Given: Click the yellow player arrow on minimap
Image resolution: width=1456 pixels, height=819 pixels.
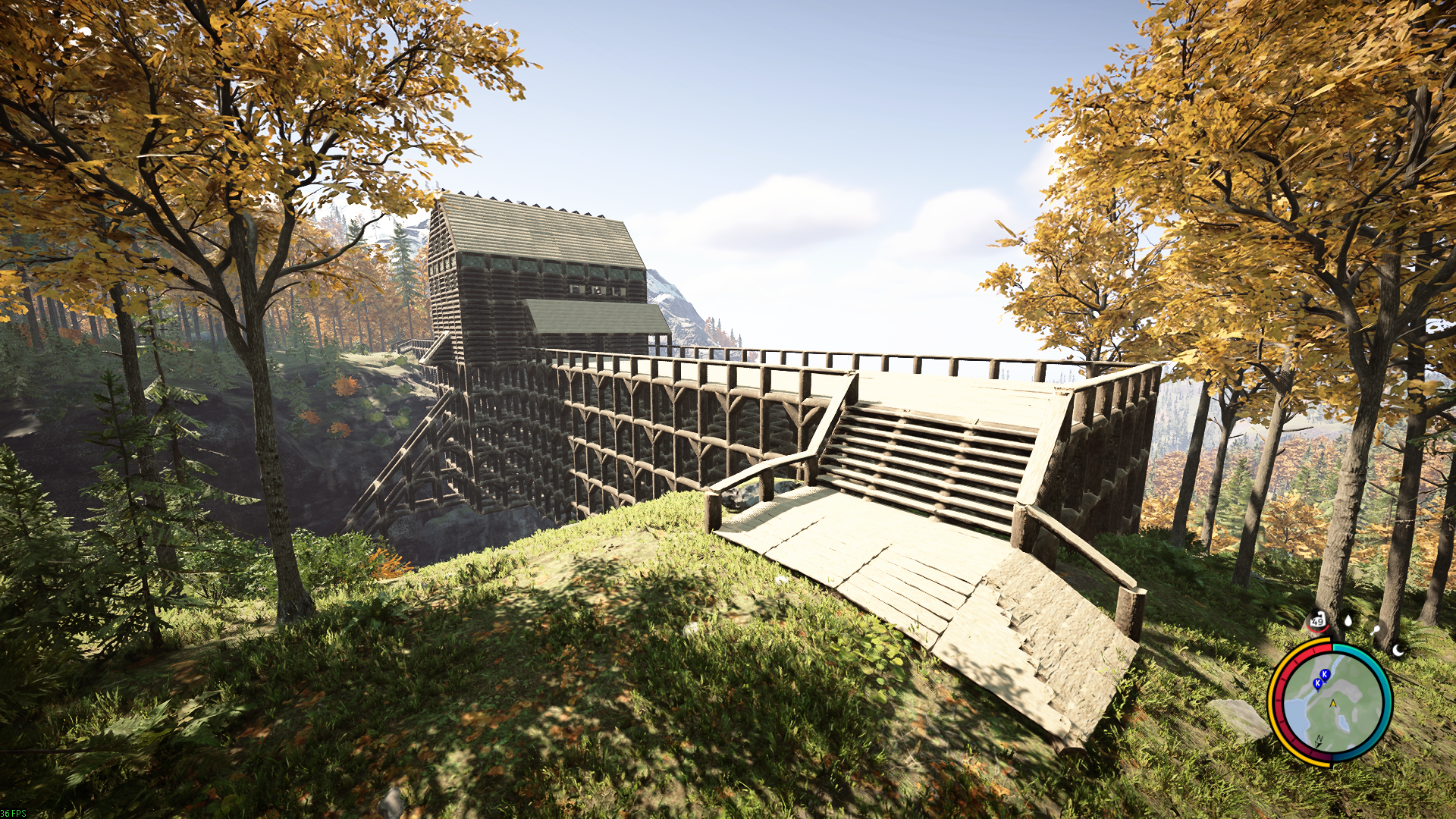Looking at the screenshot, I should point(1333,704).
